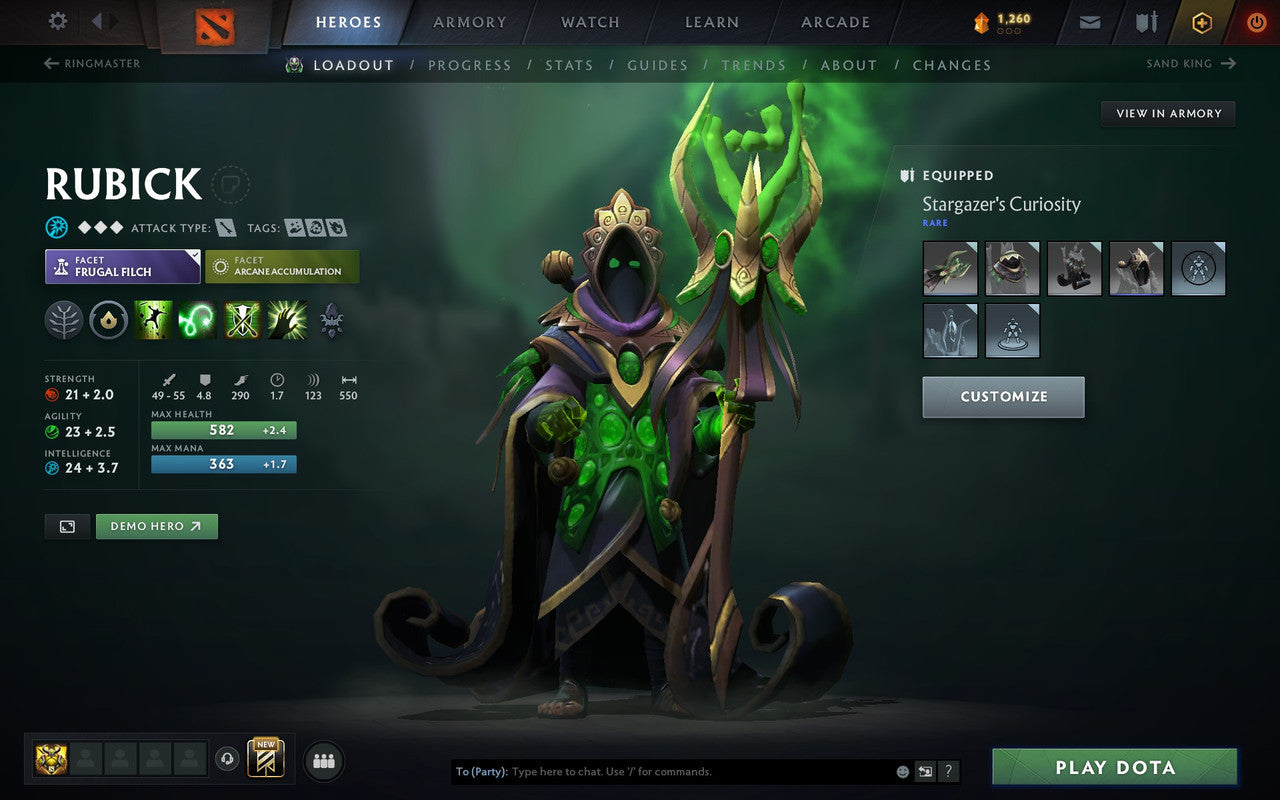Viewport: 1280px width, 800px height.
Task: Click the Max Health bar
Action: pos(223,430)
